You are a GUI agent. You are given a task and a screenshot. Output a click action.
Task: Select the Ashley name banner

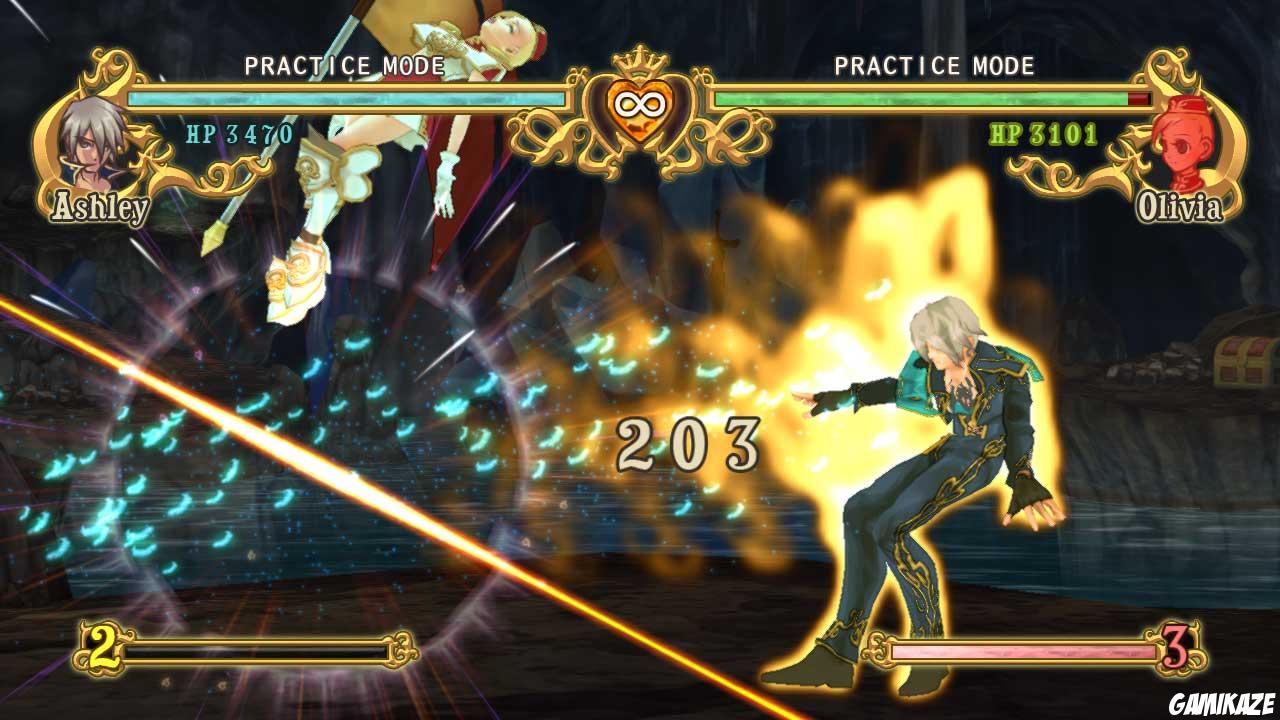pyautogui.click(x=97, y=207)
